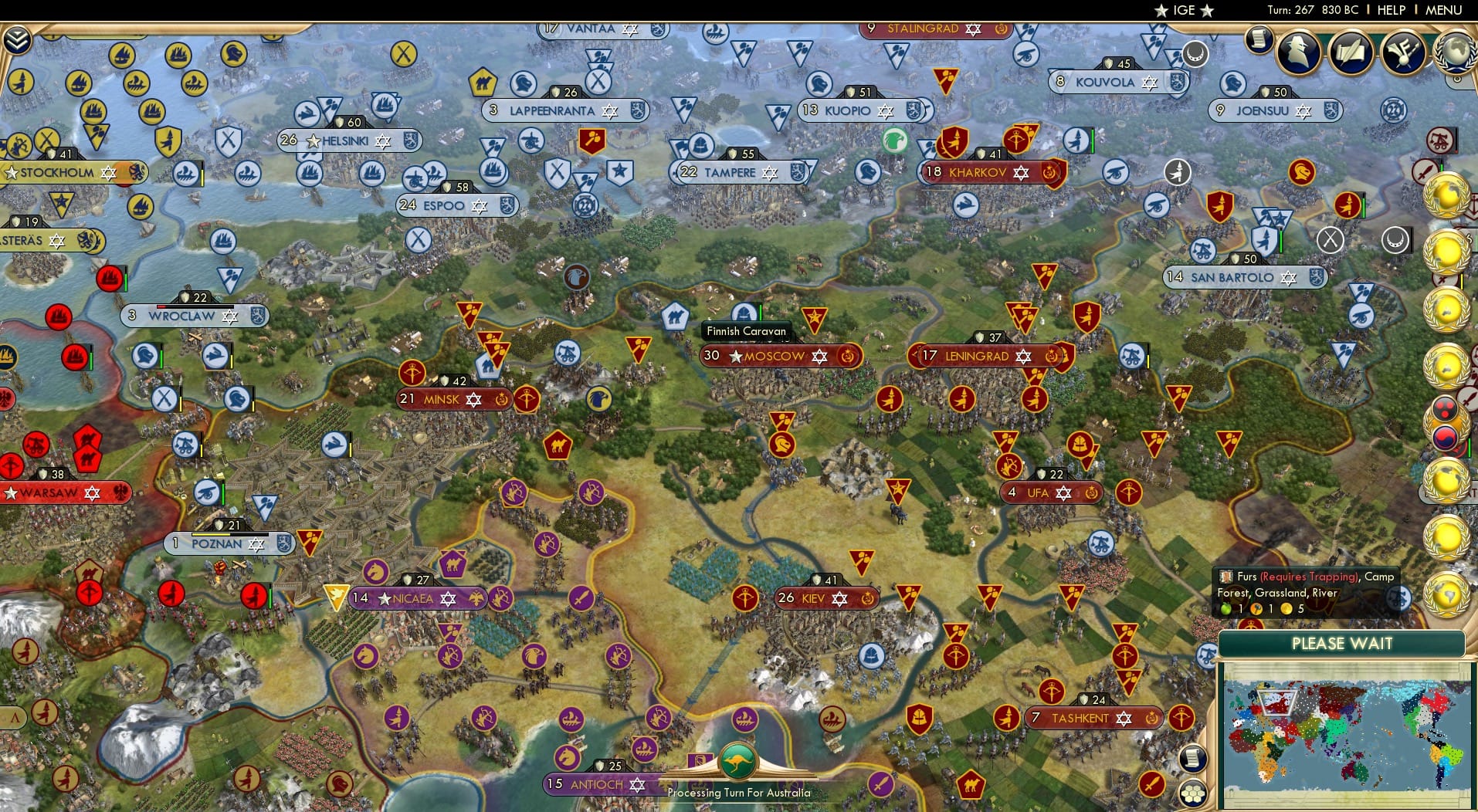Viewport: 1478px width, 812px height.
Task: Toggle strategic view with the hex grid icon
Action: click(1193, 793)
